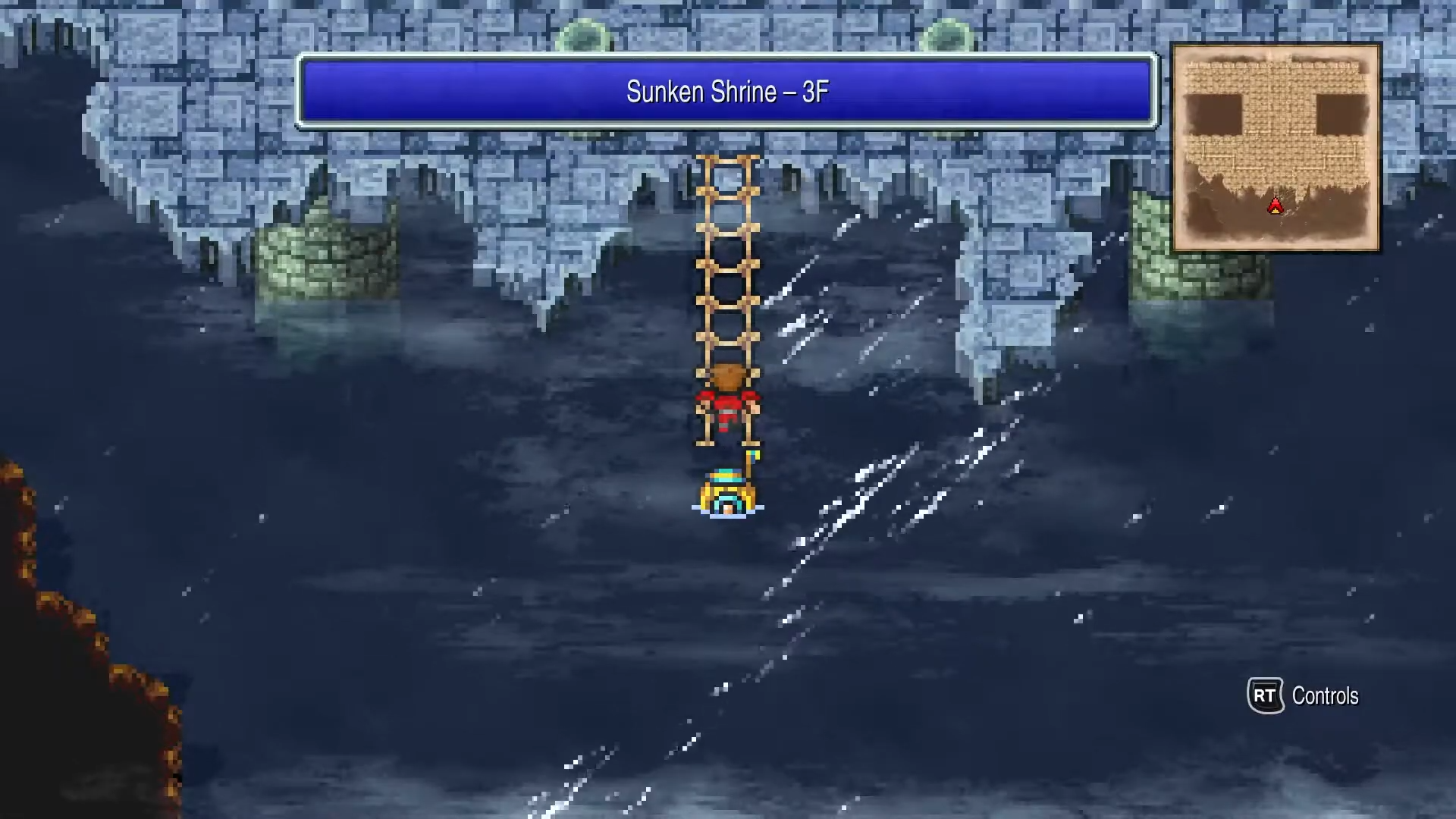Viewport: 1456px width, 819px height.
Task: Open the Controls overlay
Action: click(1327, 695)
